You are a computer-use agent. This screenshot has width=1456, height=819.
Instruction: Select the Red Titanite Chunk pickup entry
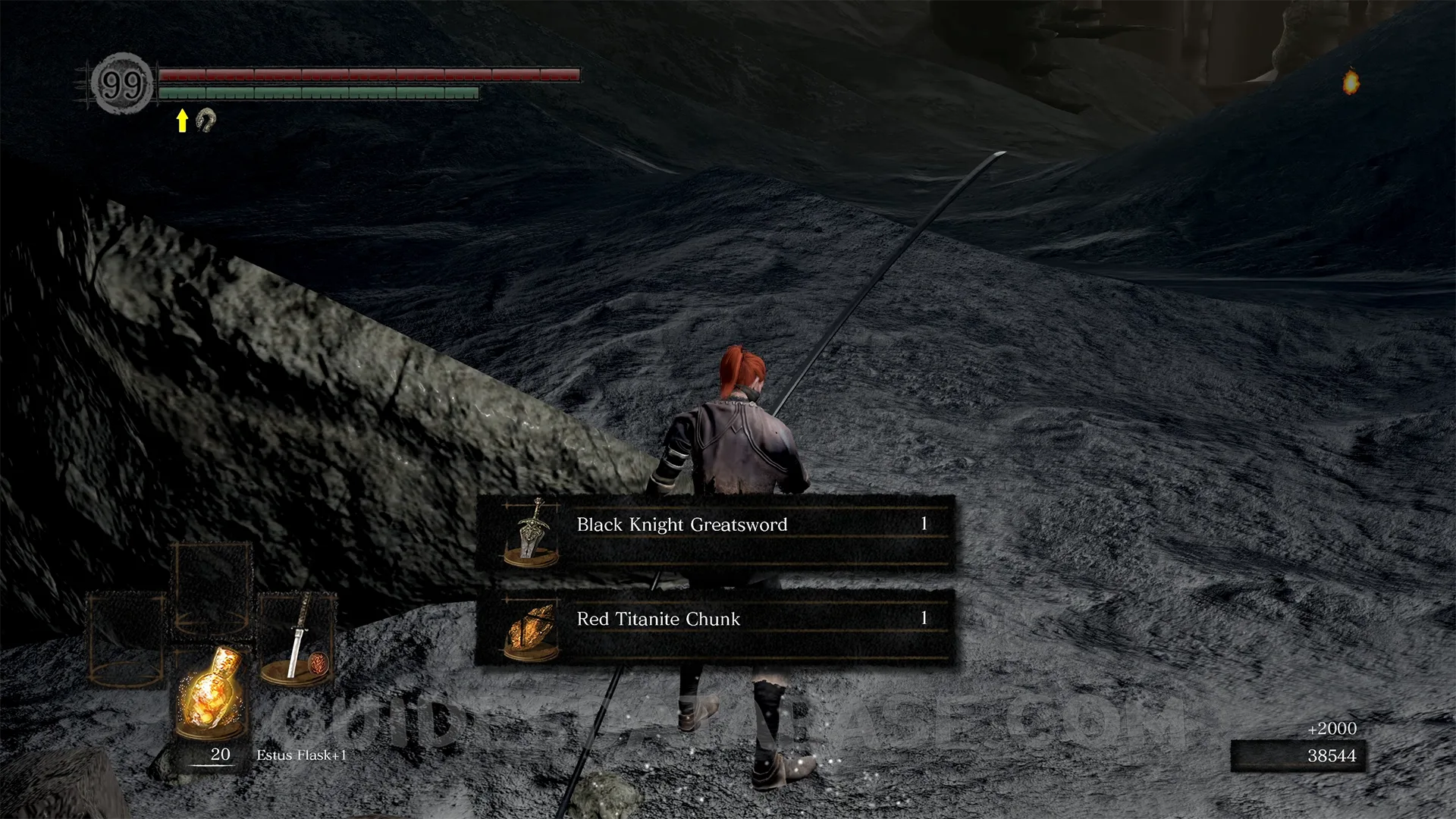[714, 627]
